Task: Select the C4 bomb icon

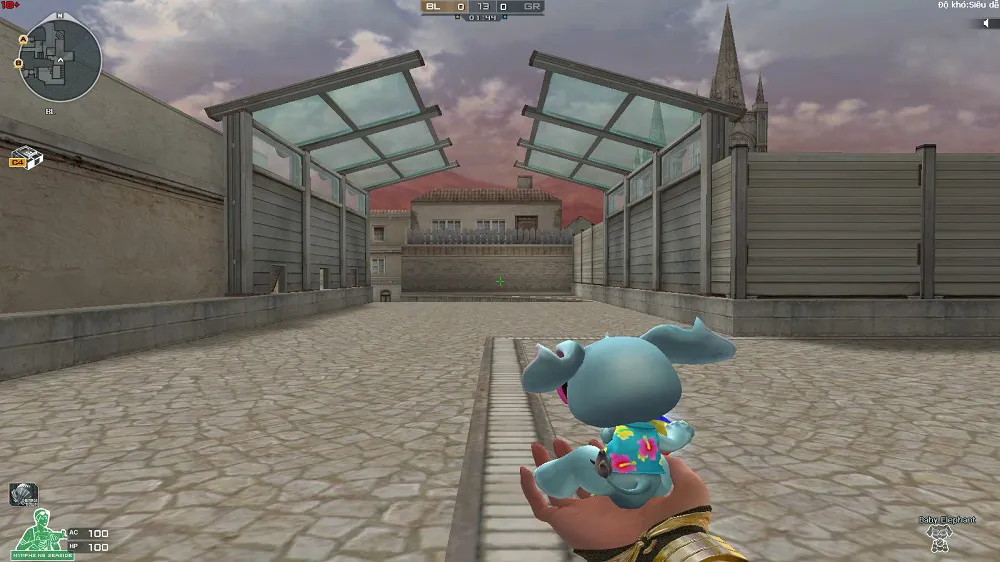Action: [x=23, y=158]
